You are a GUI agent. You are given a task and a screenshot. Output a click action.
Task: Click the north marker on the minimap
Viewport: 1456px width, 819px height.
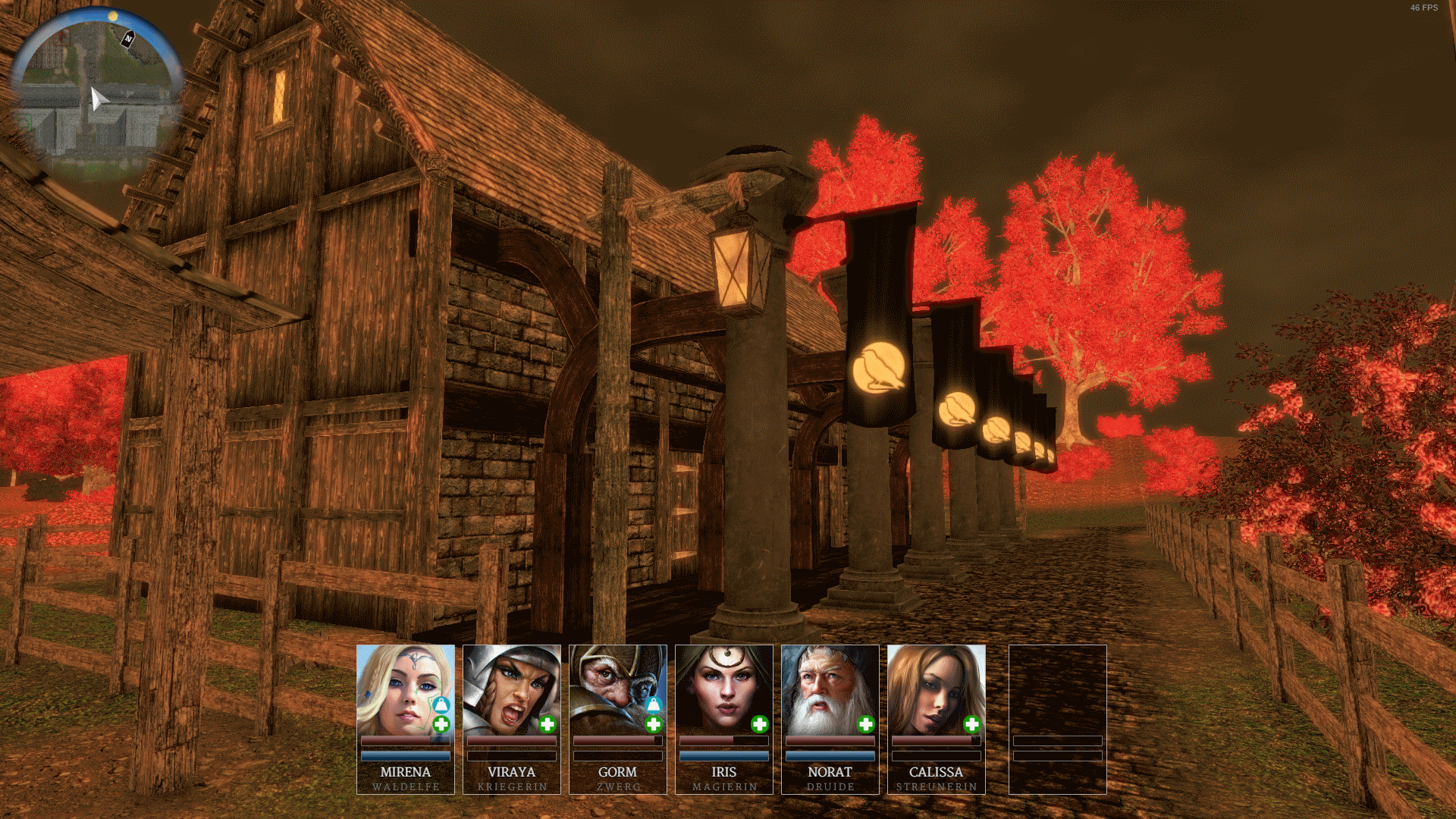click(x=128, y=38)
